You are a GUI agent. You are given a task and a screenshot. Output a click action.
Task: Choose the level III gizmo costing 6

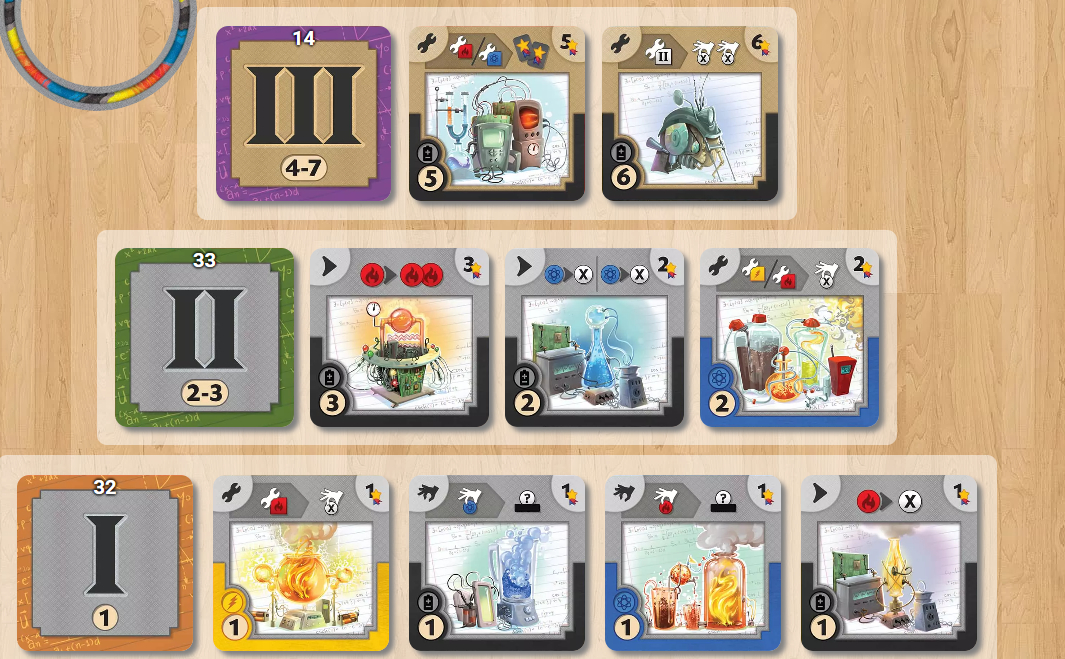tap(690, 114)
